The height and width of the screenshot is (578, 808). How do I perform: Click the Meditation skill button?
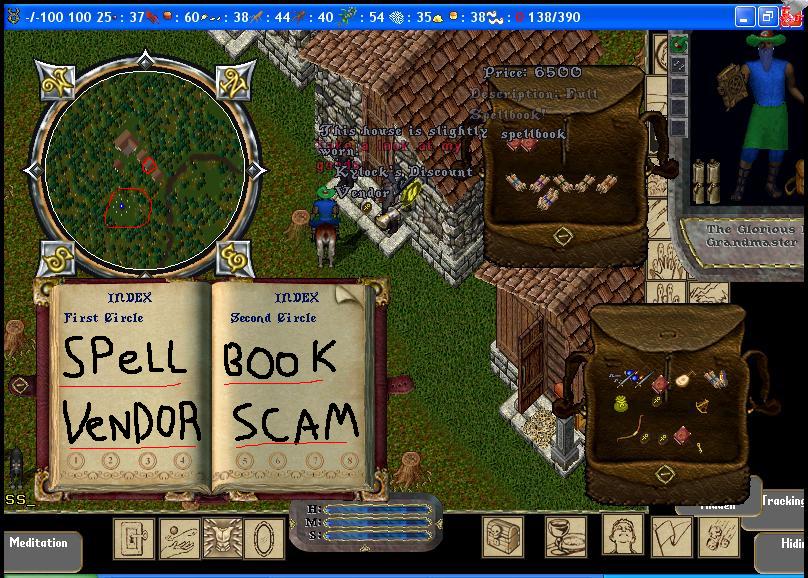[x=39, y=543]
